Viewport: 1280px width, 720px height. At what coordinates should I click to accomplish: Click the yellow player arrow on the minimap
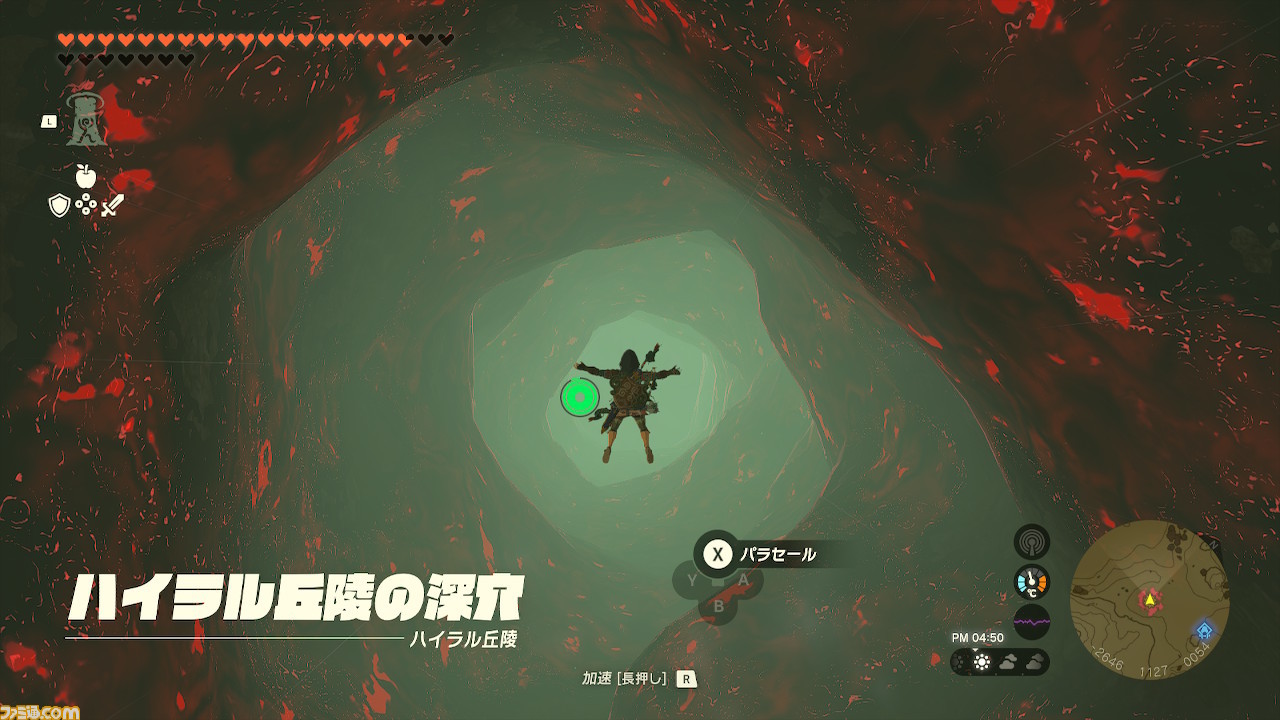1150,601
